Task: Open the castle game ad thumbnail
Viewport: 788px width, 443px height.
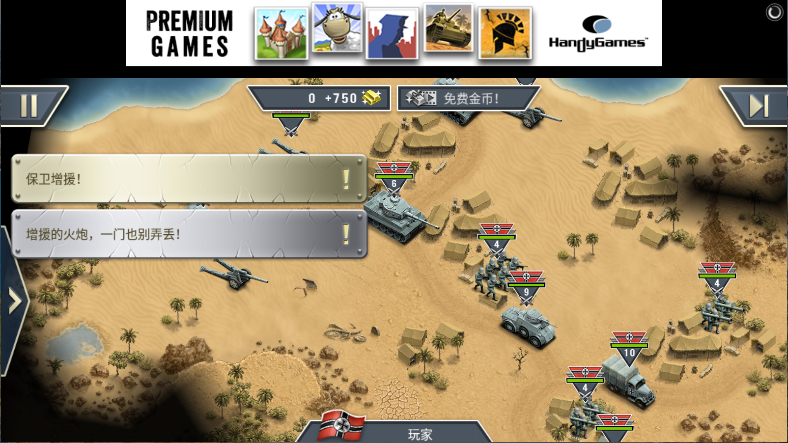Action: pyautogui.click(x=281, y=33)
